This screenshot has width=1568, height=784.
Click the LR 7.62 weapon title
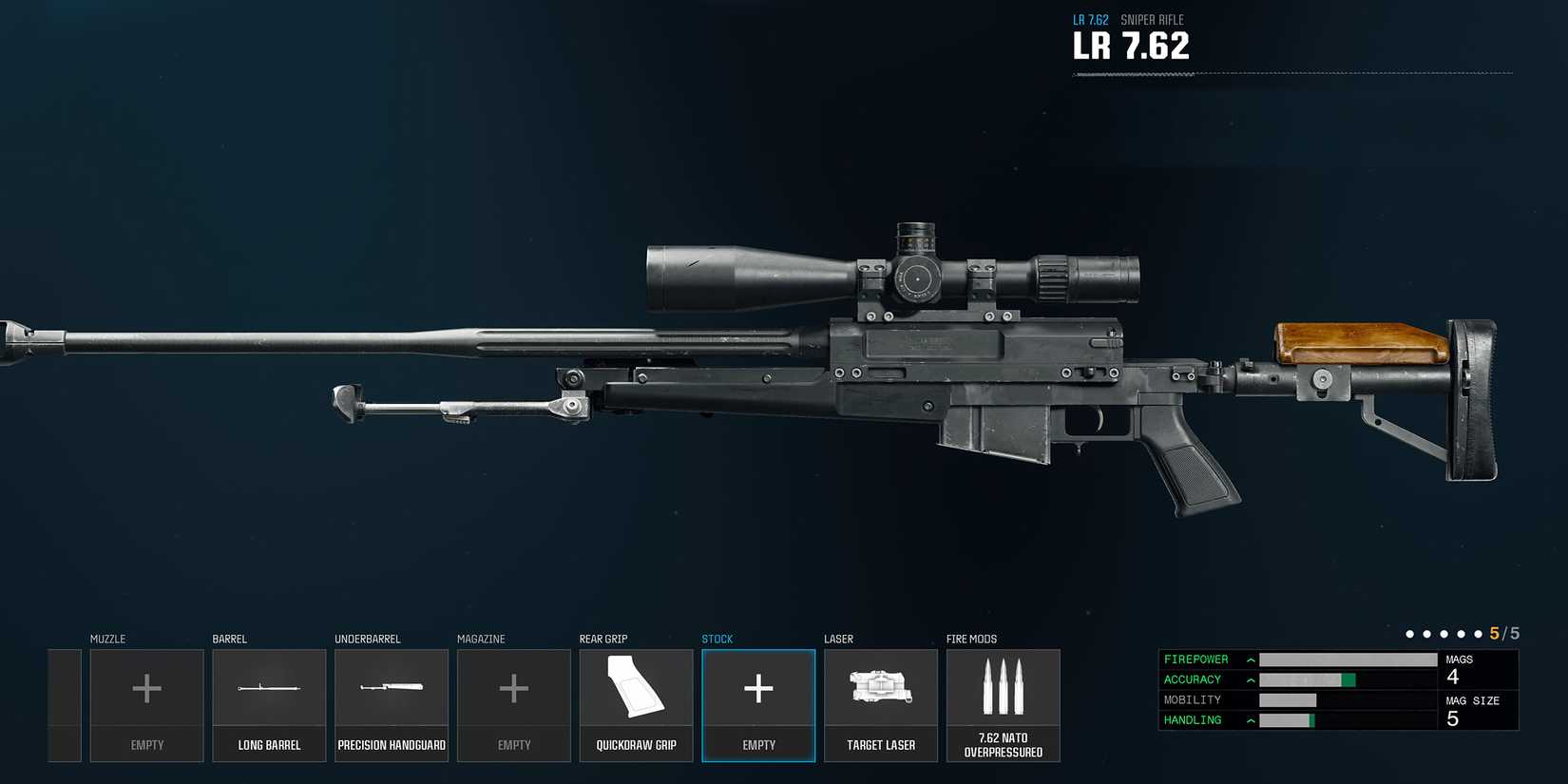pyautogui.click(x=1131, y=45)
